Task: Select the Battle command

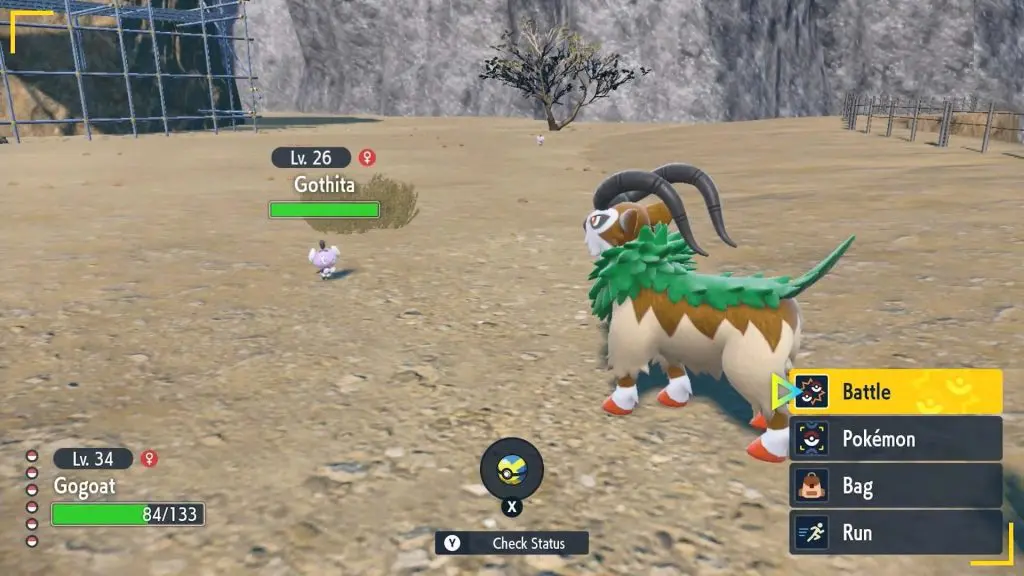Action: 896,391
